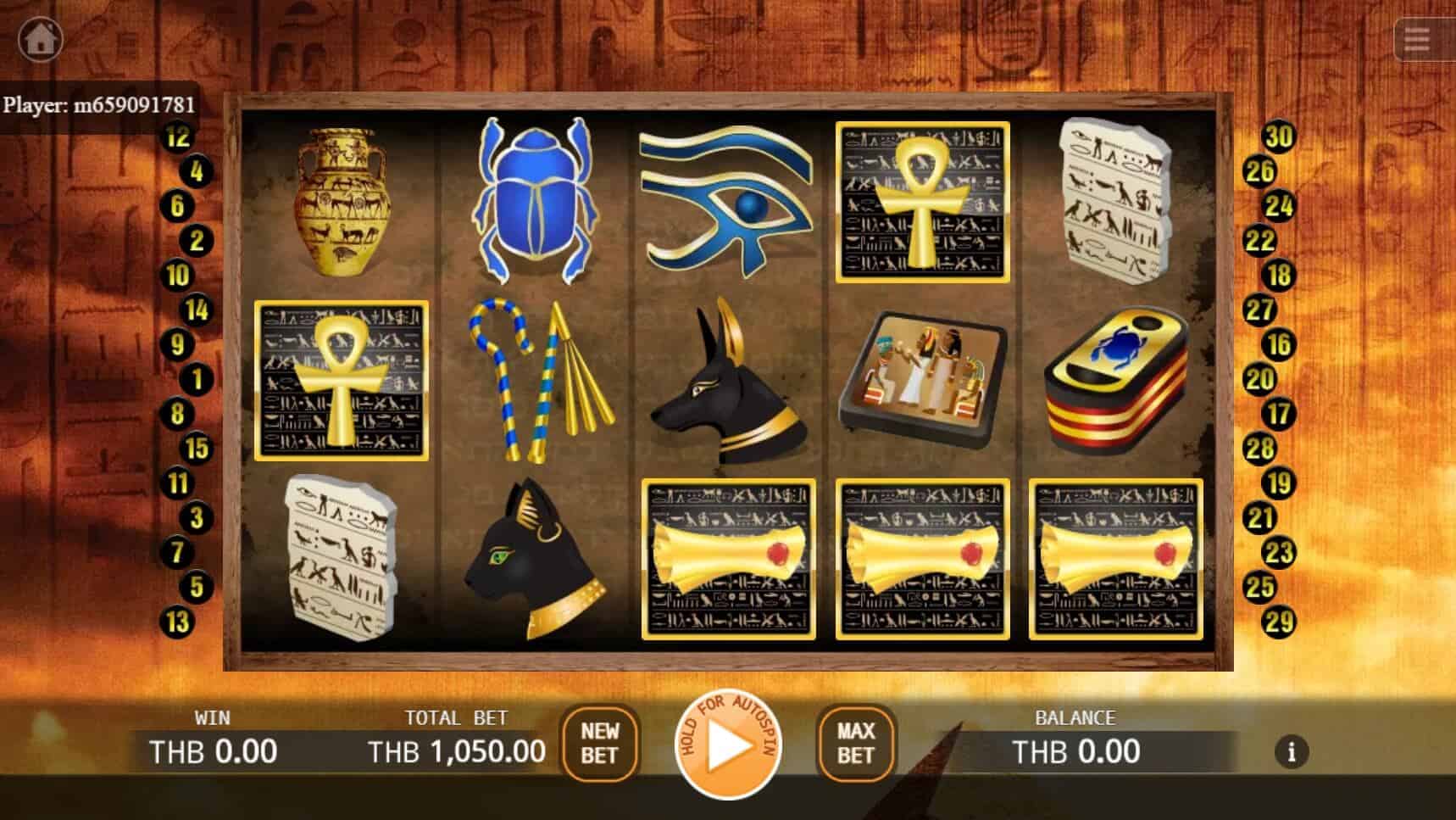Click the info icon near the balance

1292,750
